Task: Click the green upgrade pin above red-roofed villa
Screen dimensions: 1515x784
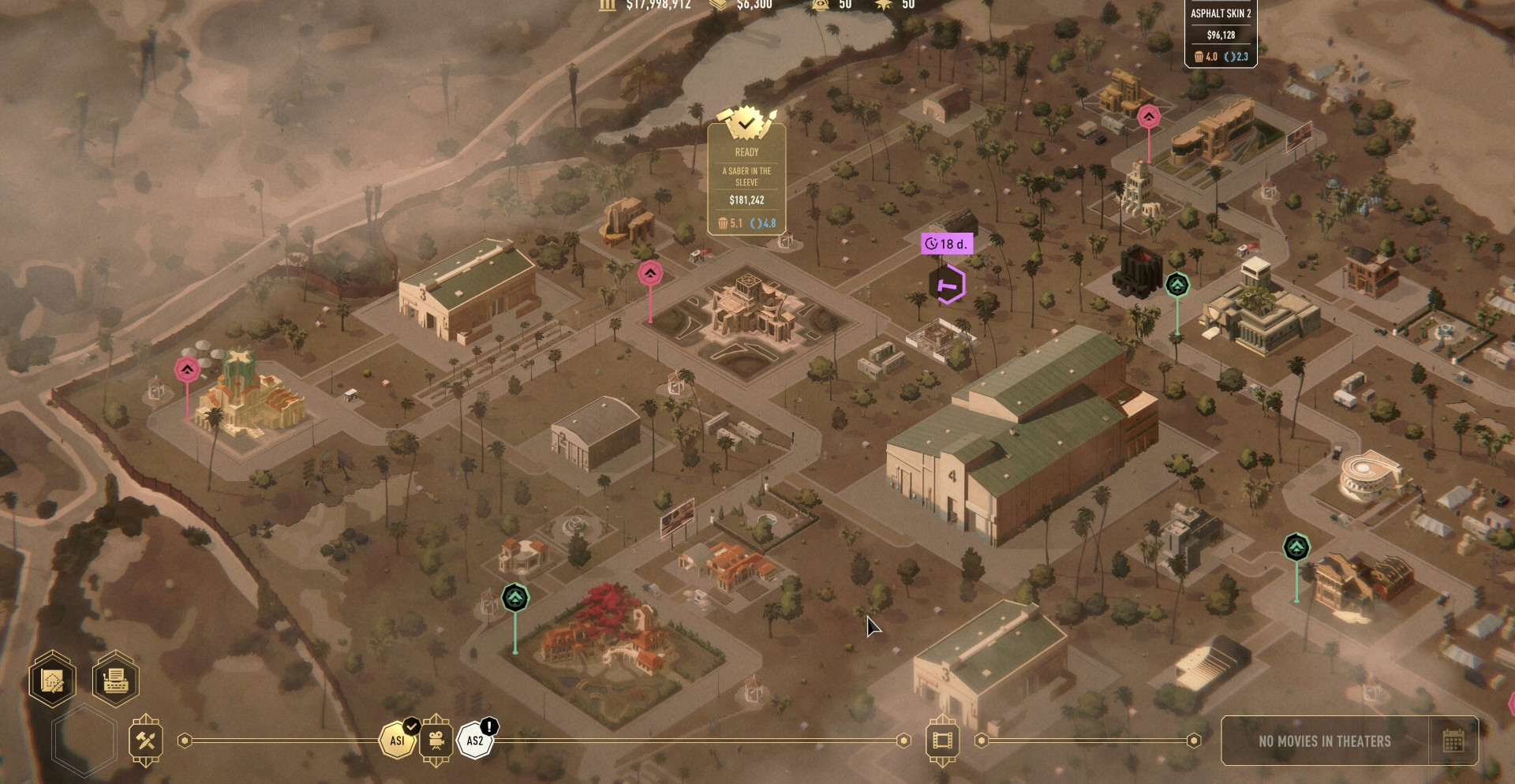Action: (x=515, y=598)
